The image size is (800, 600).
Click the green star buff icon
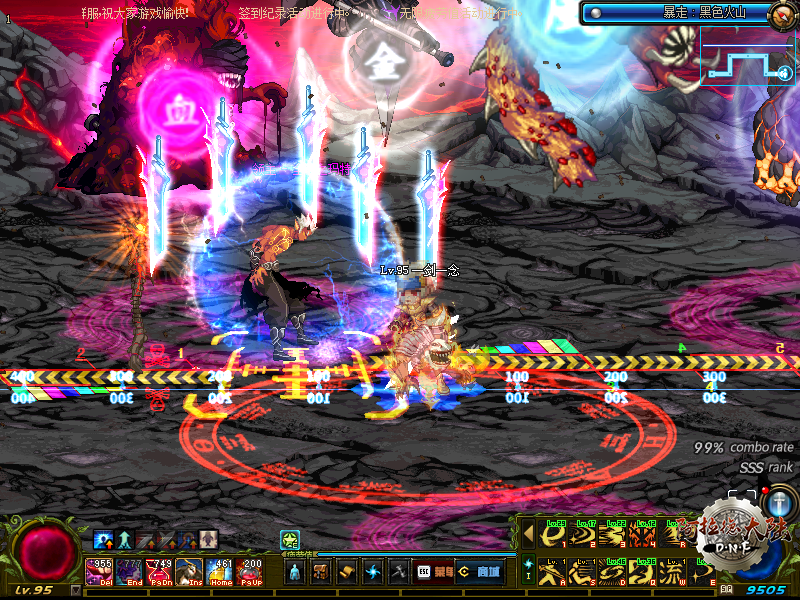288,539
